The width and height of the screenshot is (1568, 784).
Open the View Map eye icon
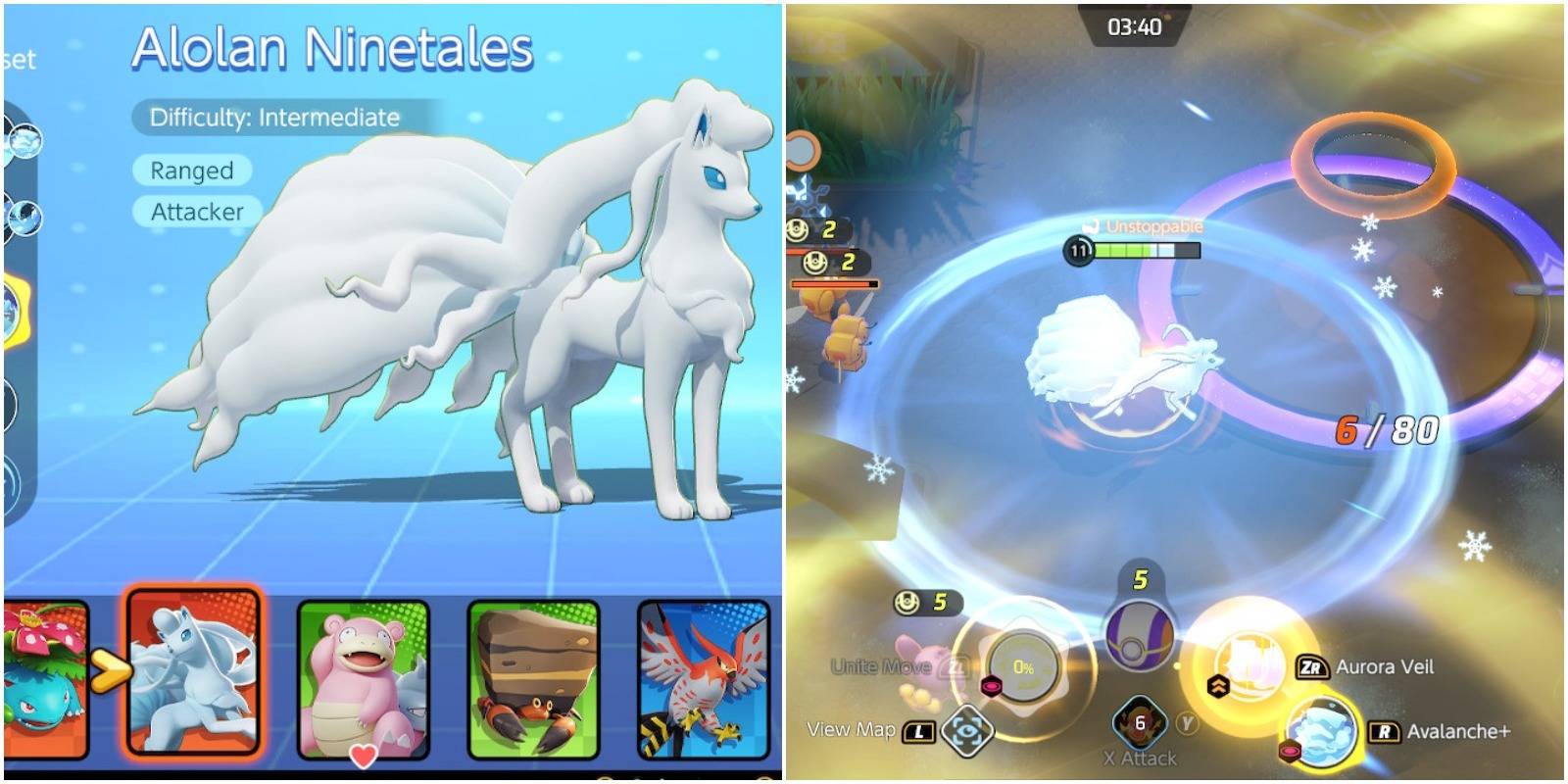pos(968,731)
